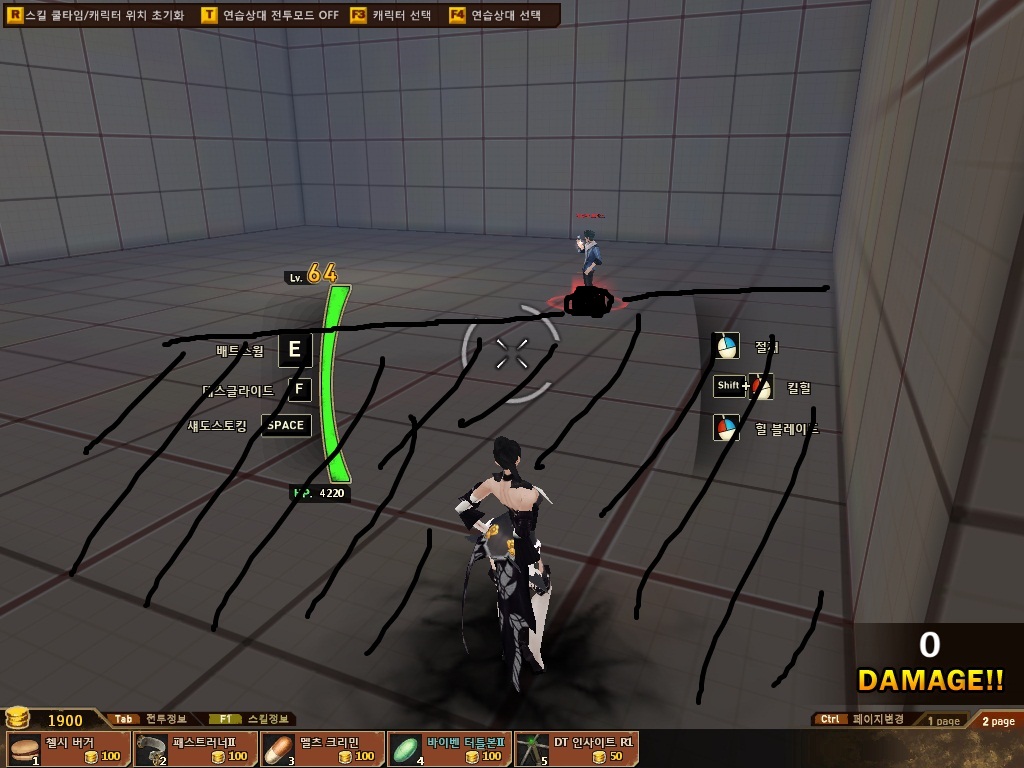This screenshot has height=768, width=1024.
Task: Buy the 첼시 버거 burger item
Action: click(68, 748)
